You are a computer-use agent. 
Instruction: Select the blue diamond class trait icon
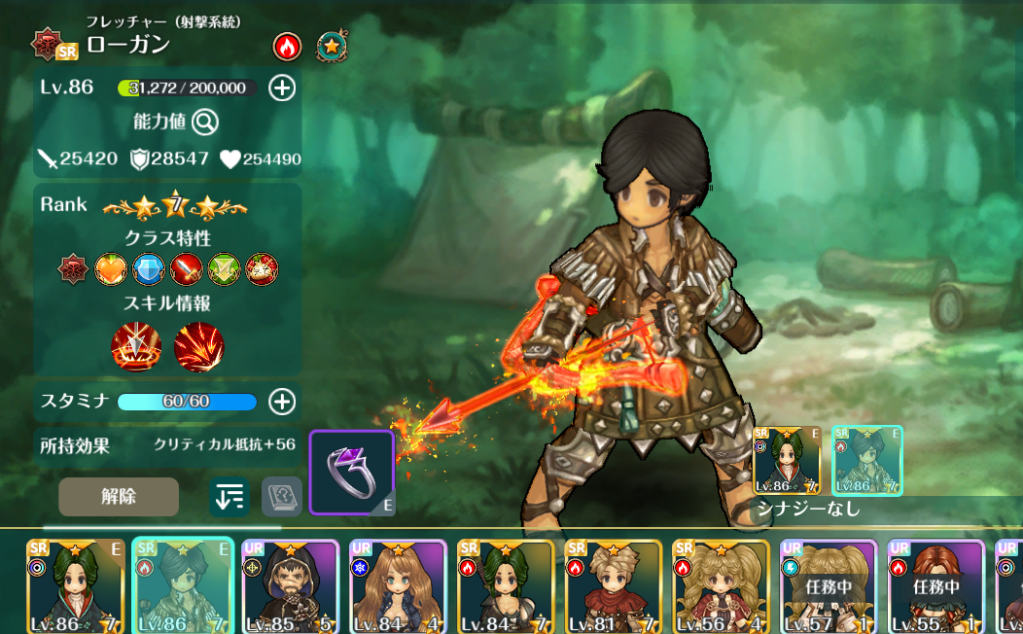(148, 268)
